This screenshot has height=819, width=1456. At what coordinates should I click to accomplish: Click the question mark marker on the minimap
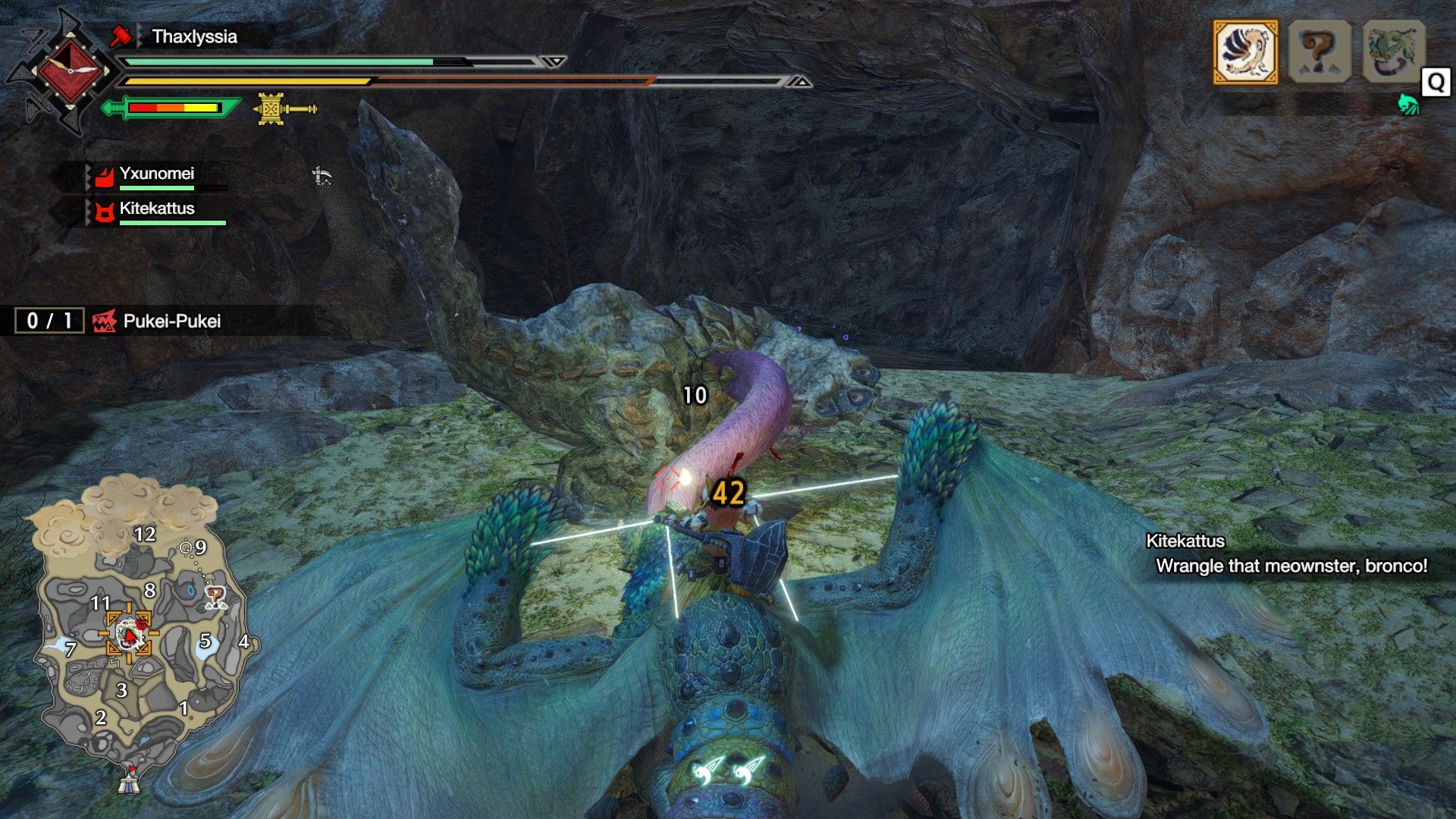pyautogui.click(x=215, y=598)
